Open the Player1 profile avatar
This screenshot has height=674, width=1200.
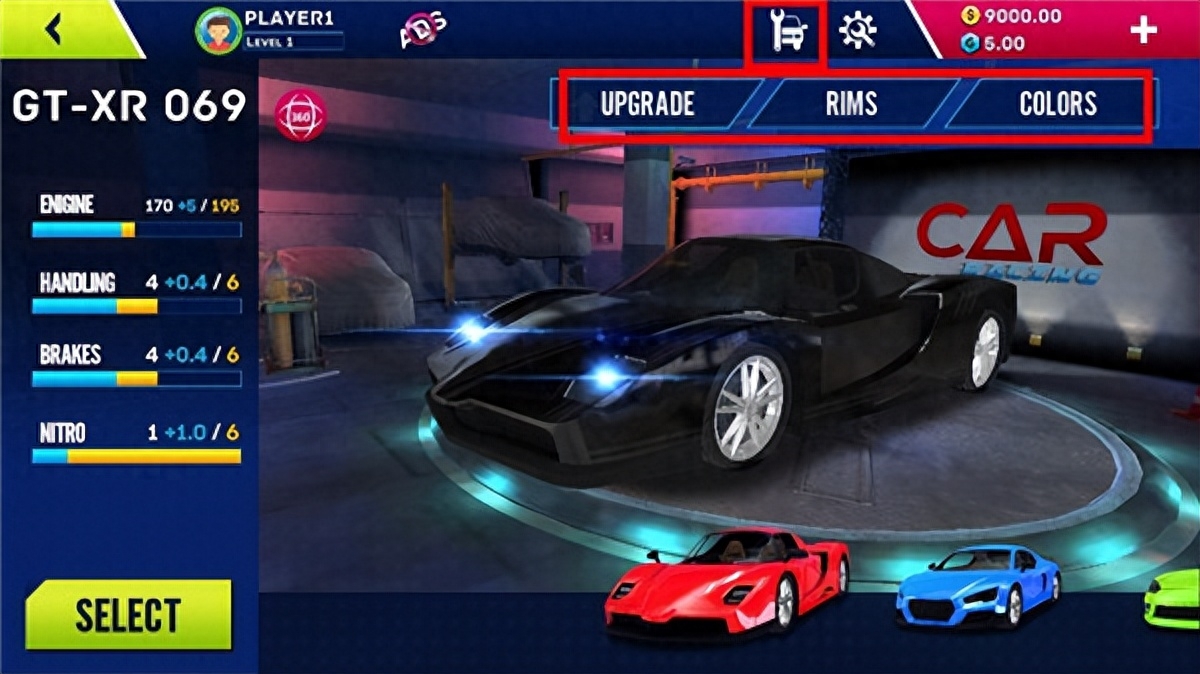218,30
